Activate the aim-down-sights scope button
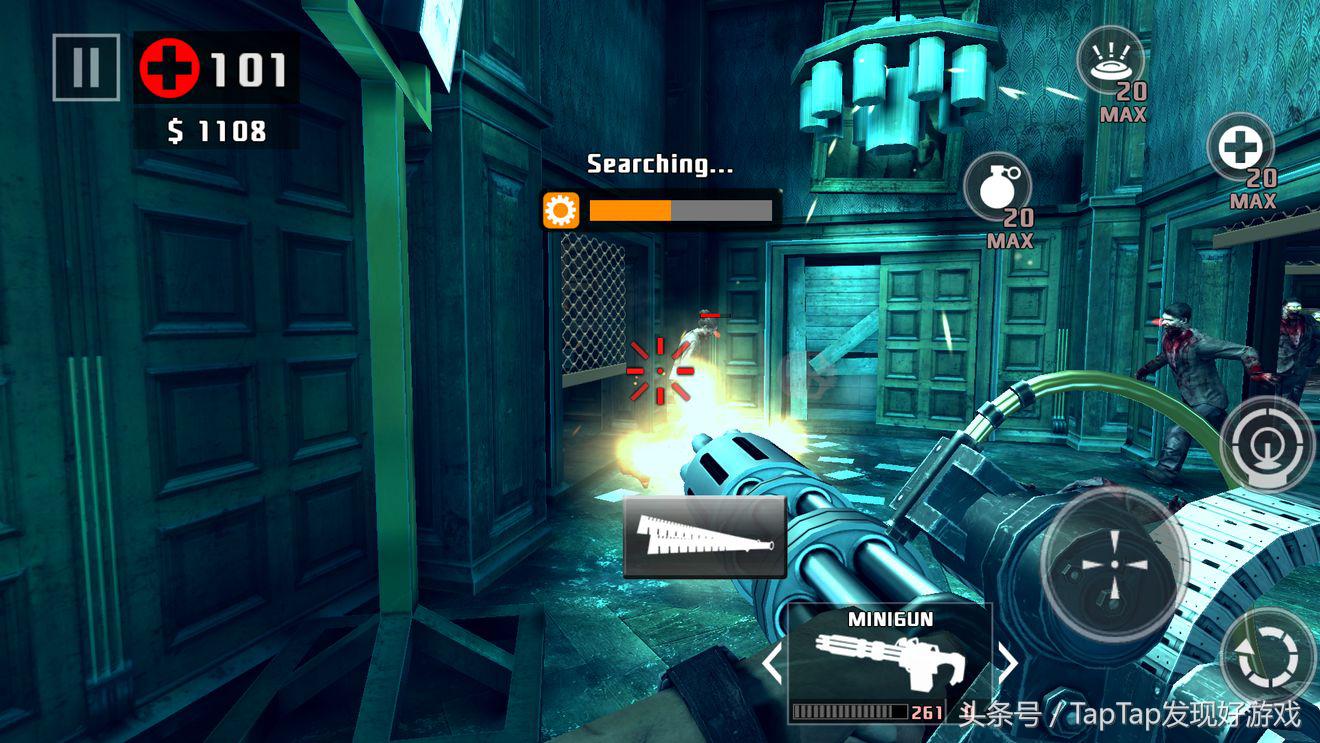1320x743 pixels. pos(1266,443)
